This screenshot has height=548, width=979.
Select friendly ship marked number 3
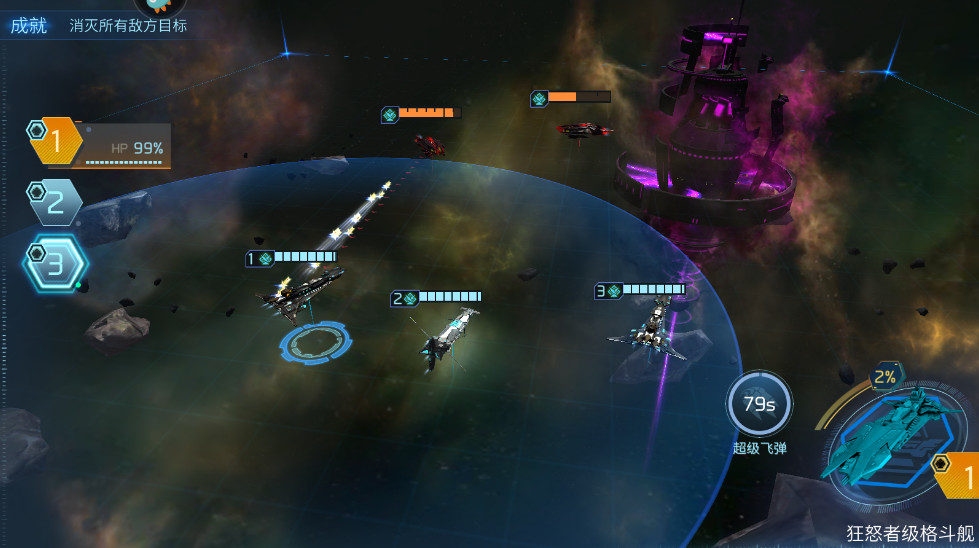[648, 330]
